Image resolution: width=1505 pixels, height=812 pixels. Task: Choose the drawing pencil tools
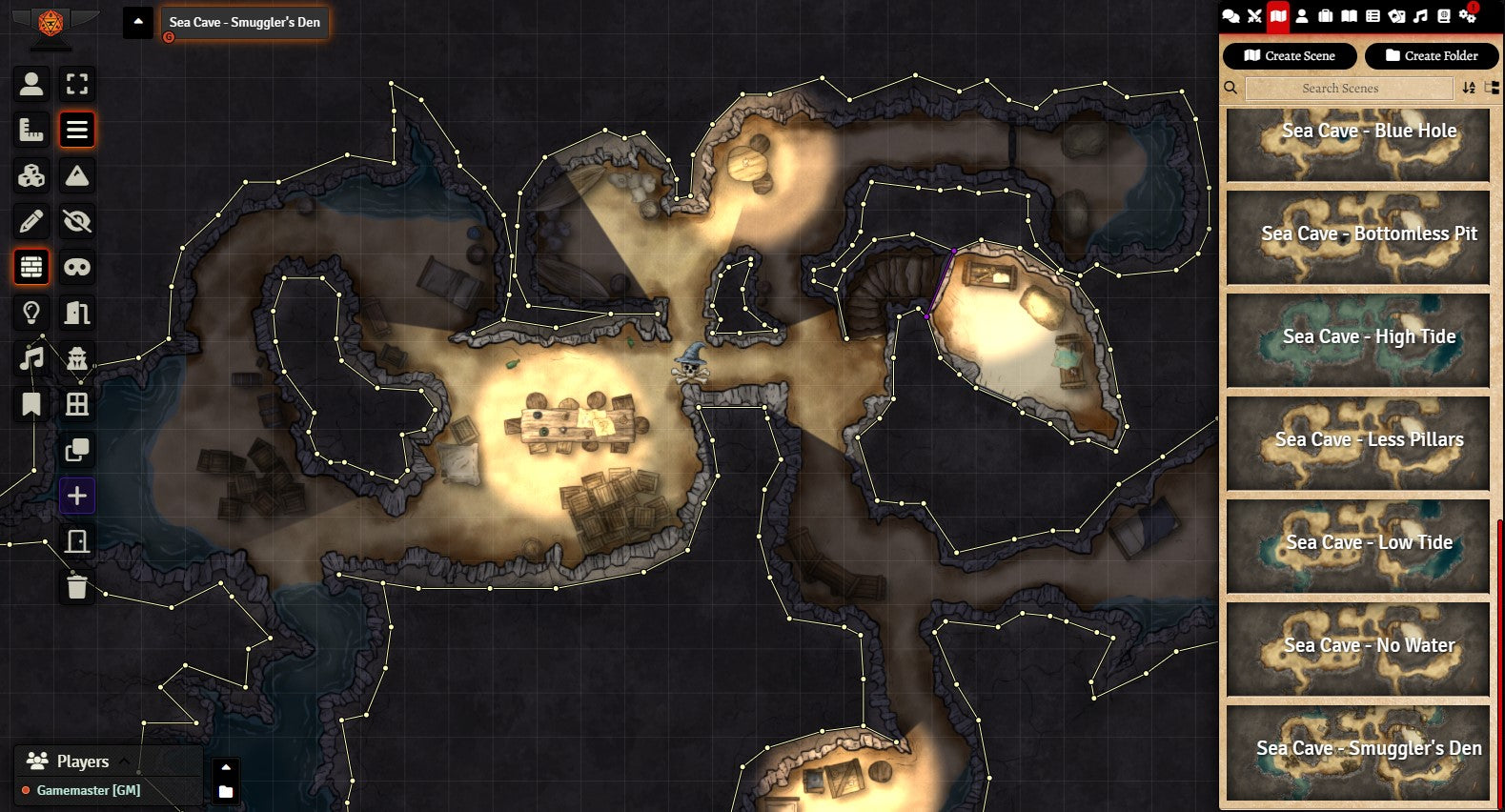31,221
